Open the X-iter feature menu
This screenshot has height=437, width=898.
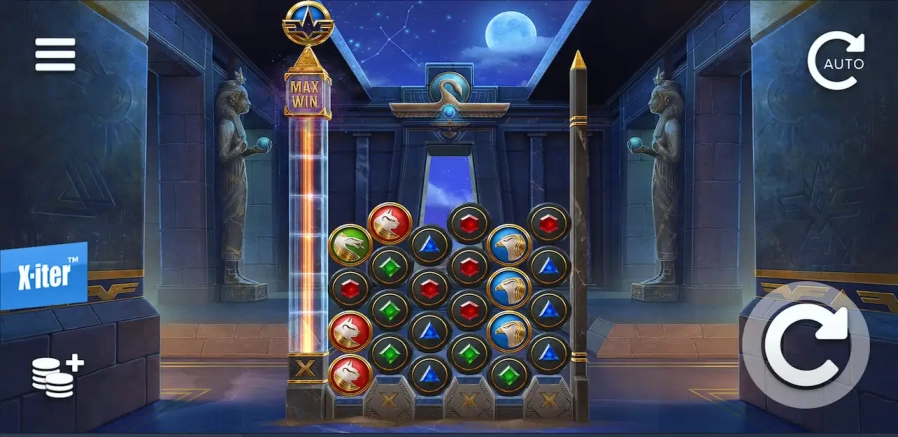(x=44, y=275)
